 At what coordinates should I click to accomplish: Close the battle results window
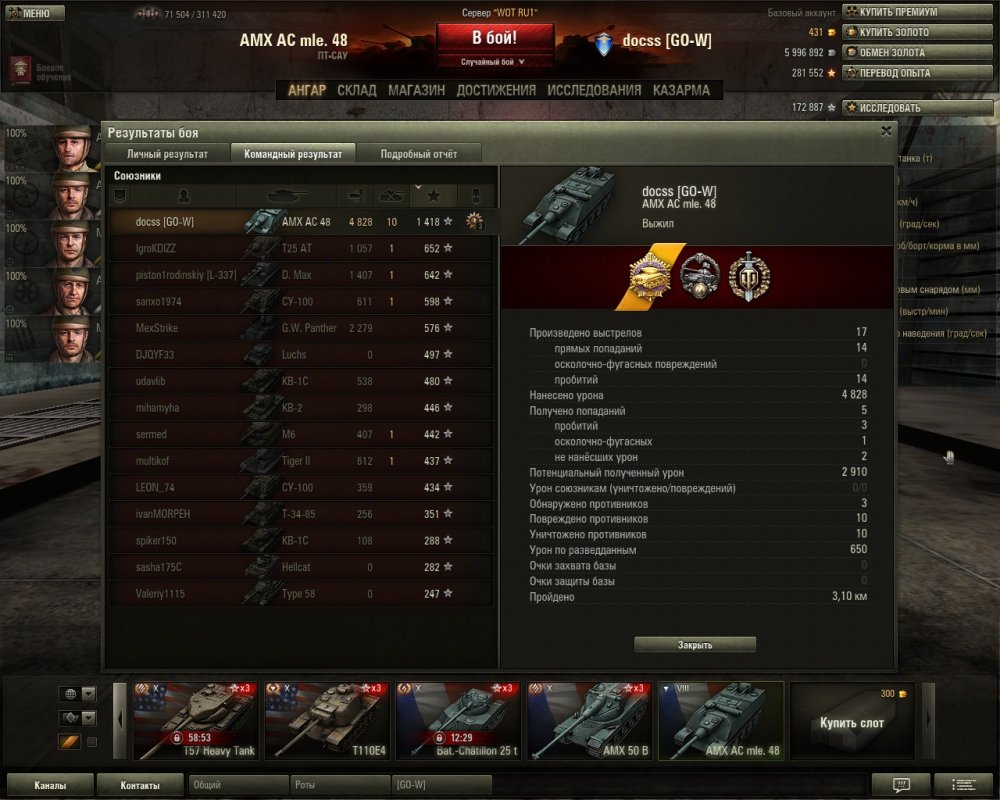(886, 131)
